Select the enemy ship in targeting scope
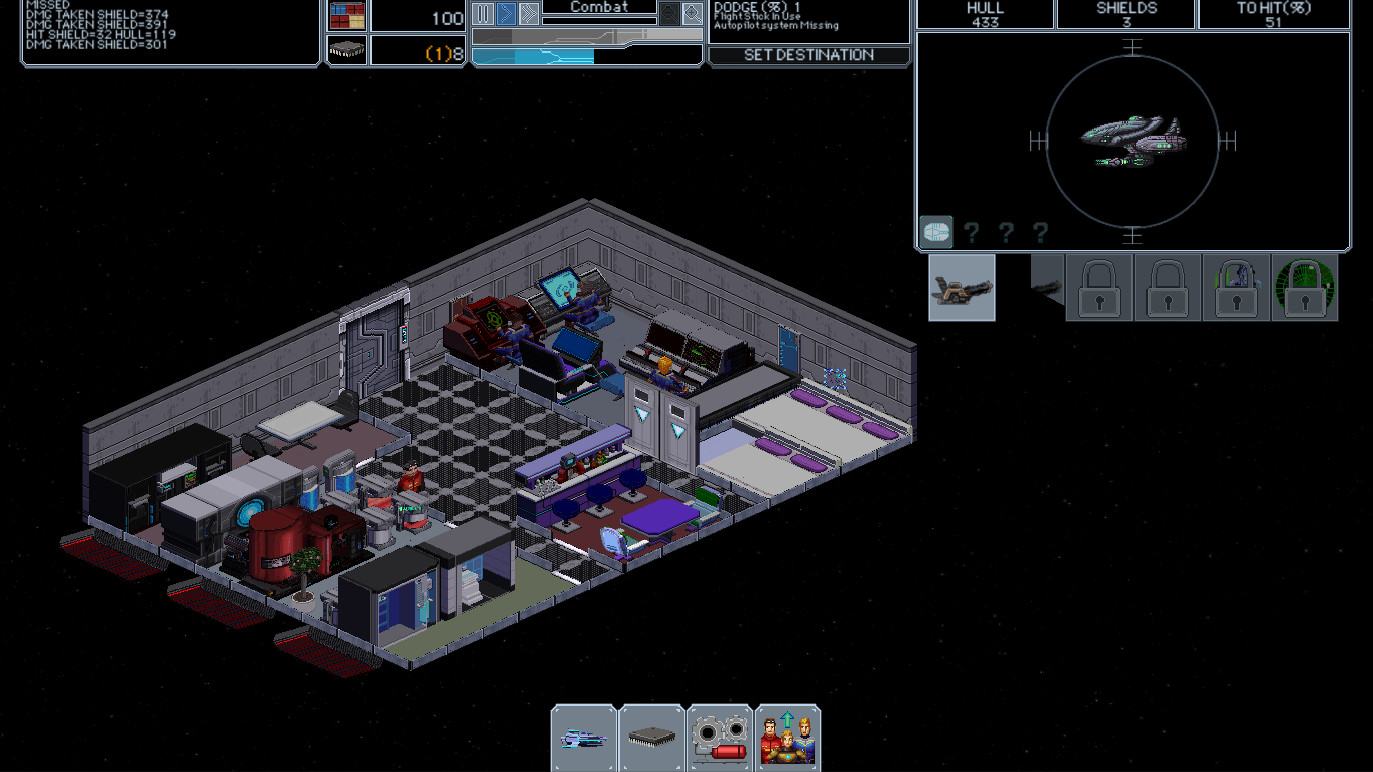The image size is (1373, 772). point(1133,141)
